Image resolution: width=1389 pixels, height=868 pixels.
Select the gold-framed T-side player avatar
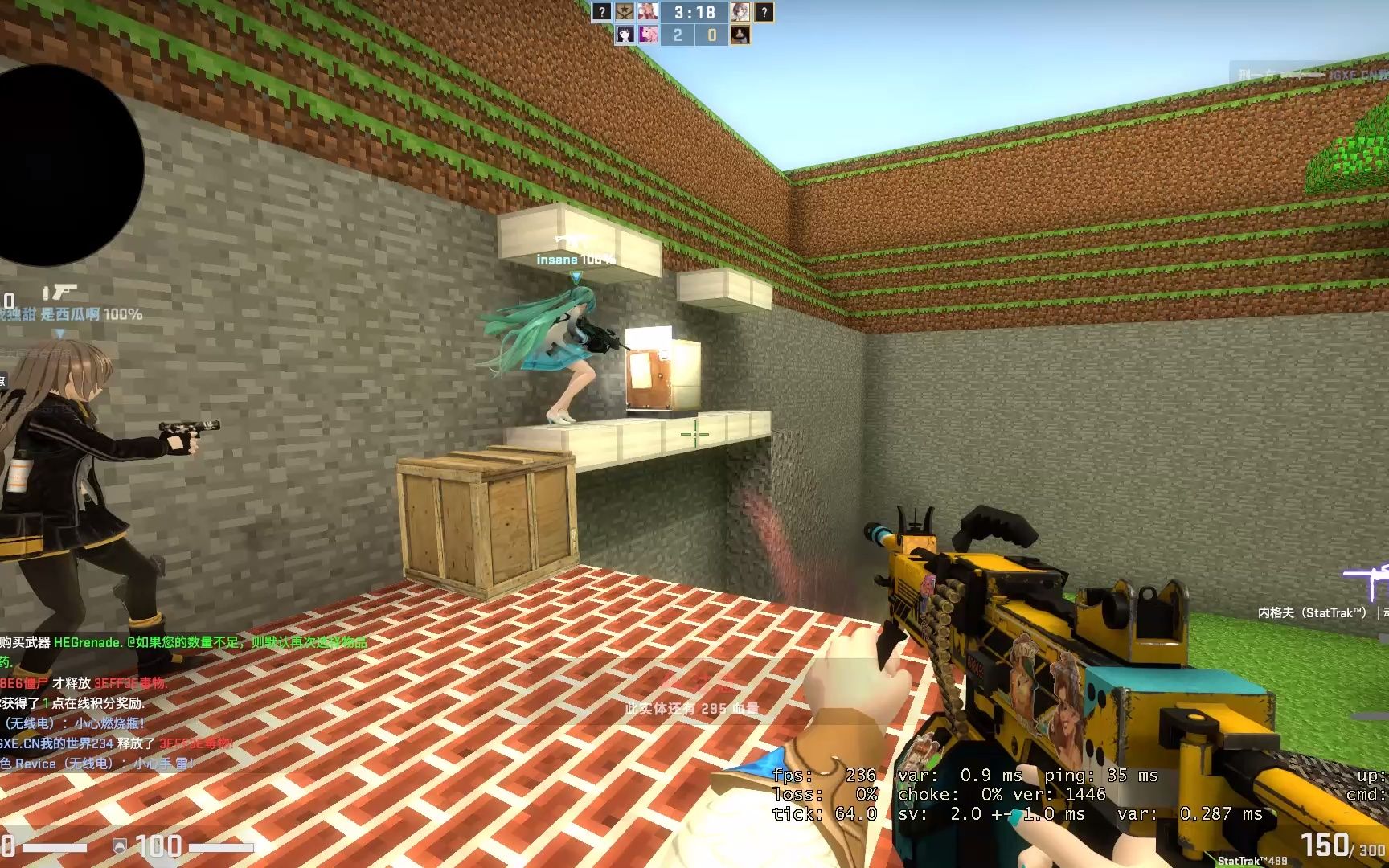[740, 12]
